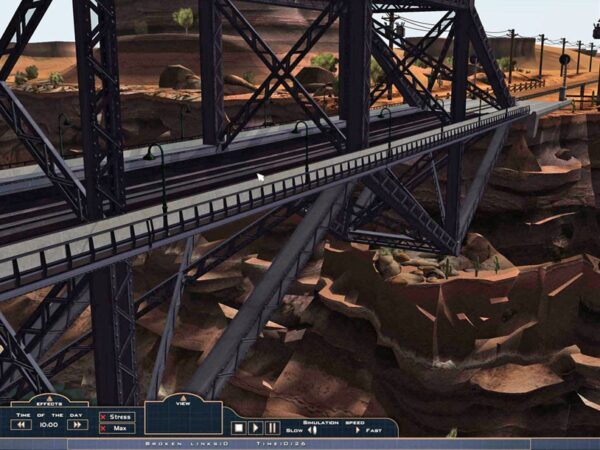This screenshot has width=600, height=450.
Task: Advance the time of day forward
Action: click(77, 425)
